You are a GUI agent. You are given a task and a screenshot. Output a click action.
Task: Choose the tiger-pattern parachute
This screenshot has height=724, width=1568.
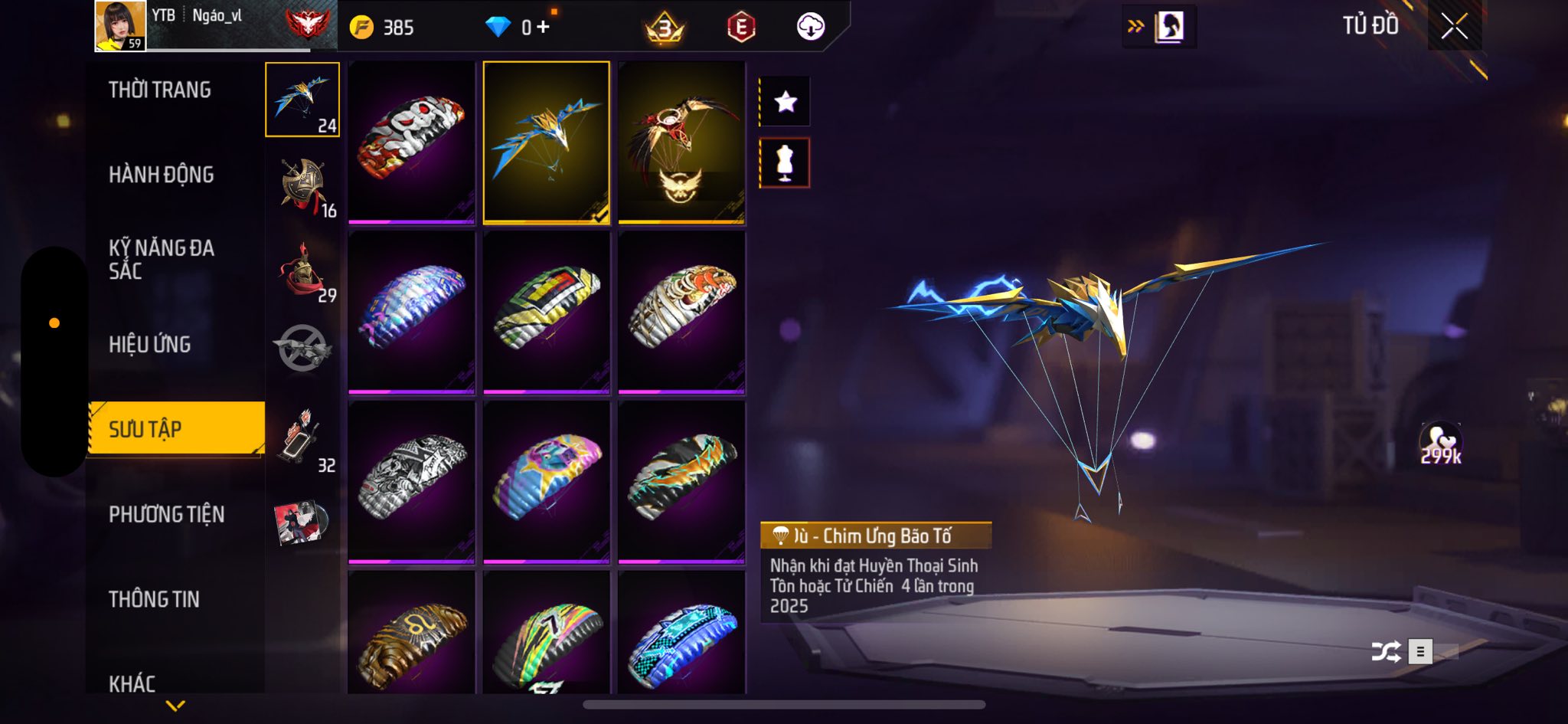pos(681,312)
